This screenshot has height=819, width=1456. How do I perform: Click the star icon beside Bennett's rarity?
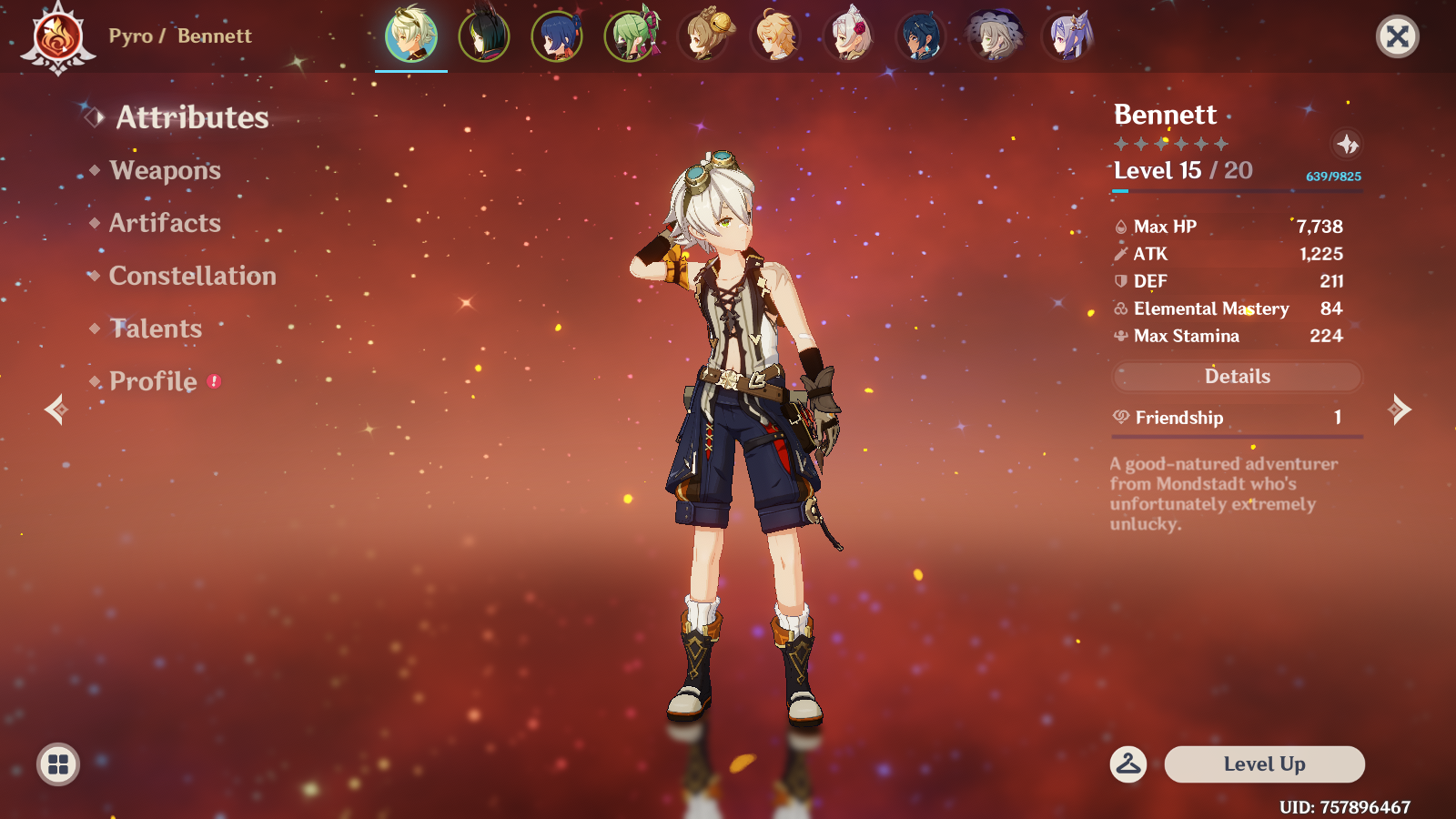[1347, 144]
